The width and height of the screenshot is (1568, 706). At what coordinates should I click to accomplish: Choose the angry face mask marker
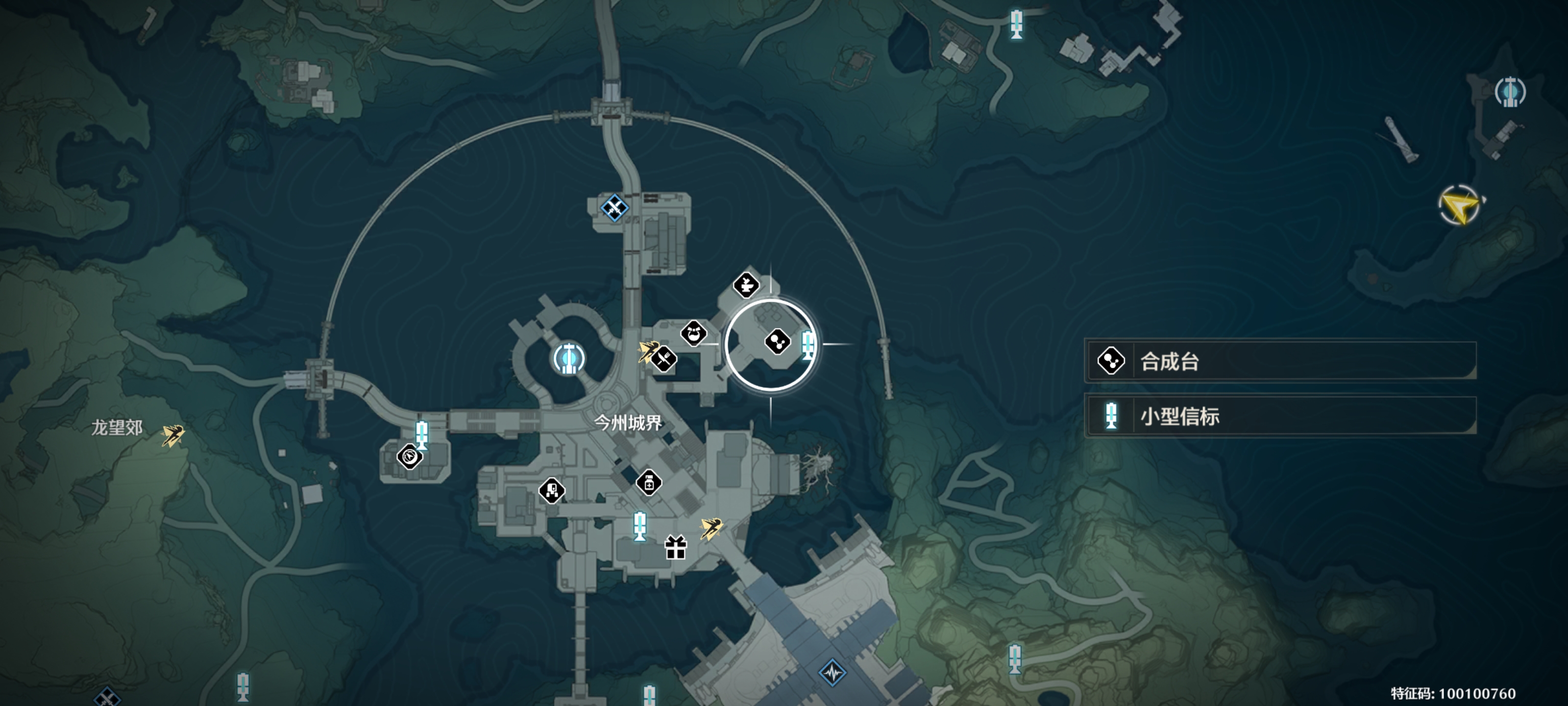pyautogui.click(x=693, y=333)
